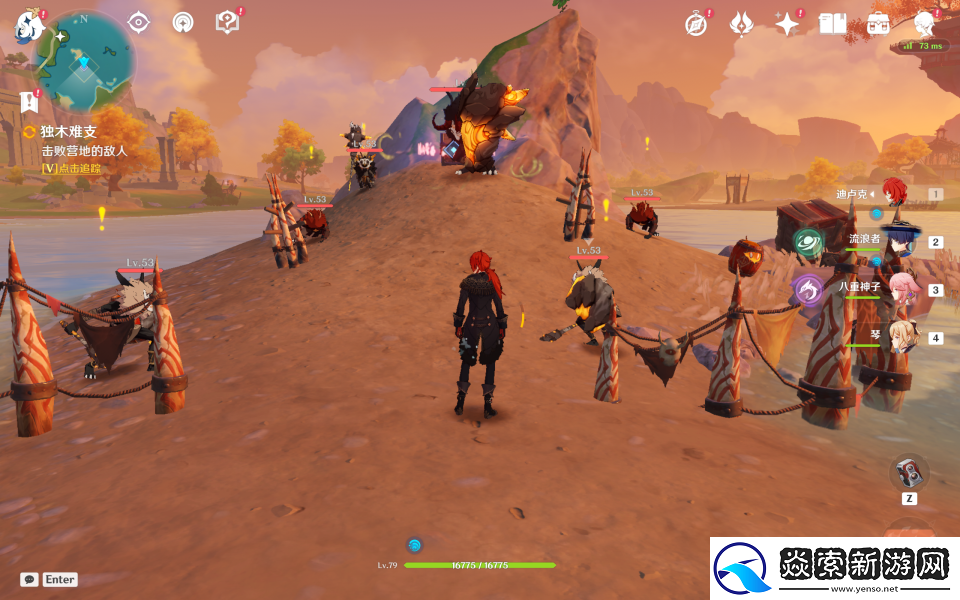Toggle the elemental sight eye icon
This screenshot has width=960, height=600.
point(138,22)
